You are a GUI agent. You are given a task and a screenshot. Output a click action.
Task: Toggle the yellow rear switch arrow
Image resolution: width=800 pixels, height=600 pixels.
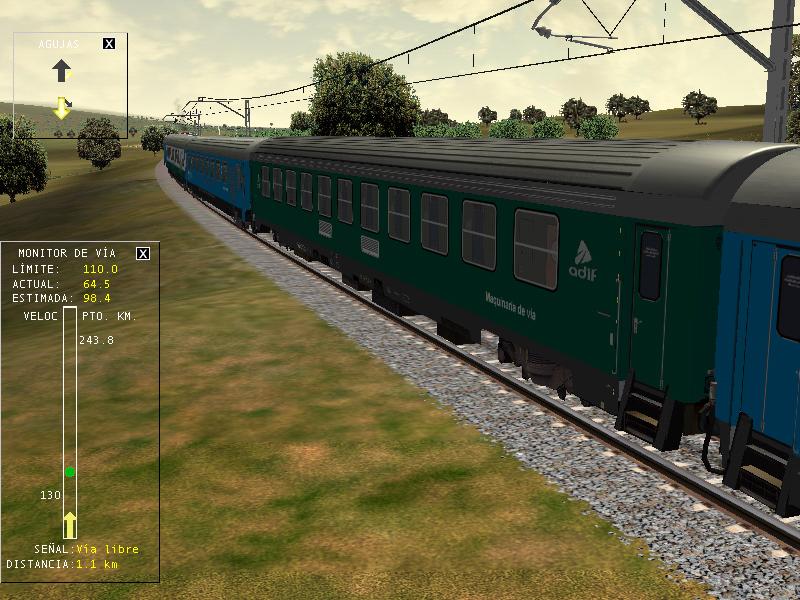(62, 106)
